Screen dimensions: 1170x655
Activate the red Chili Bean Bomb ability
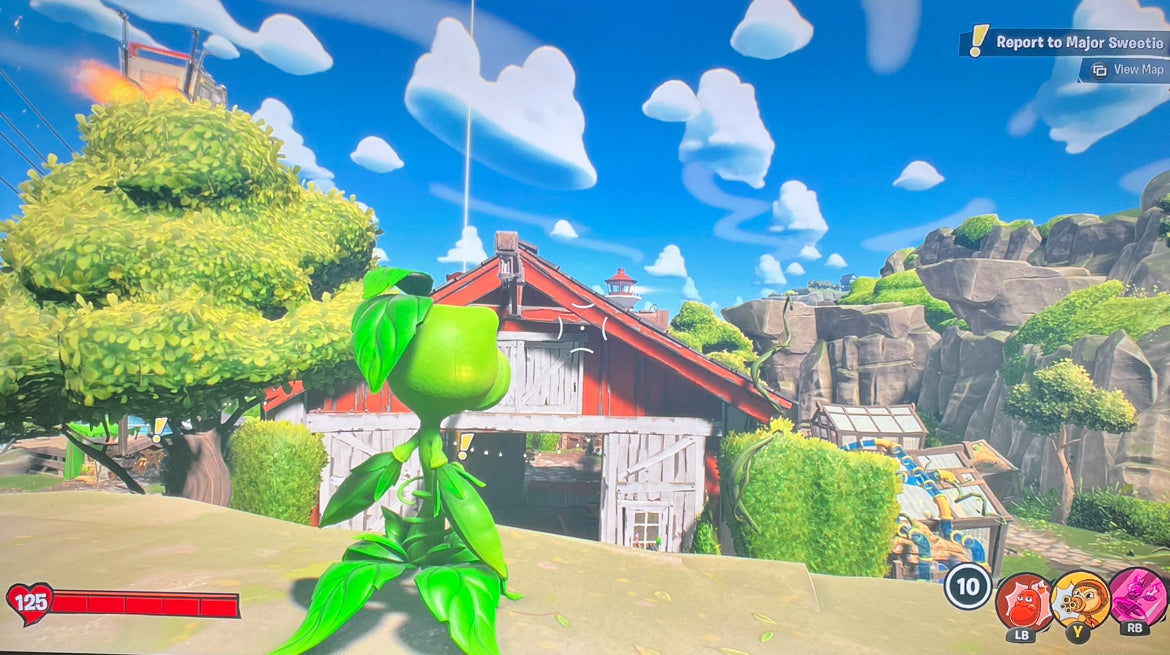click(x=1022, y=601)
